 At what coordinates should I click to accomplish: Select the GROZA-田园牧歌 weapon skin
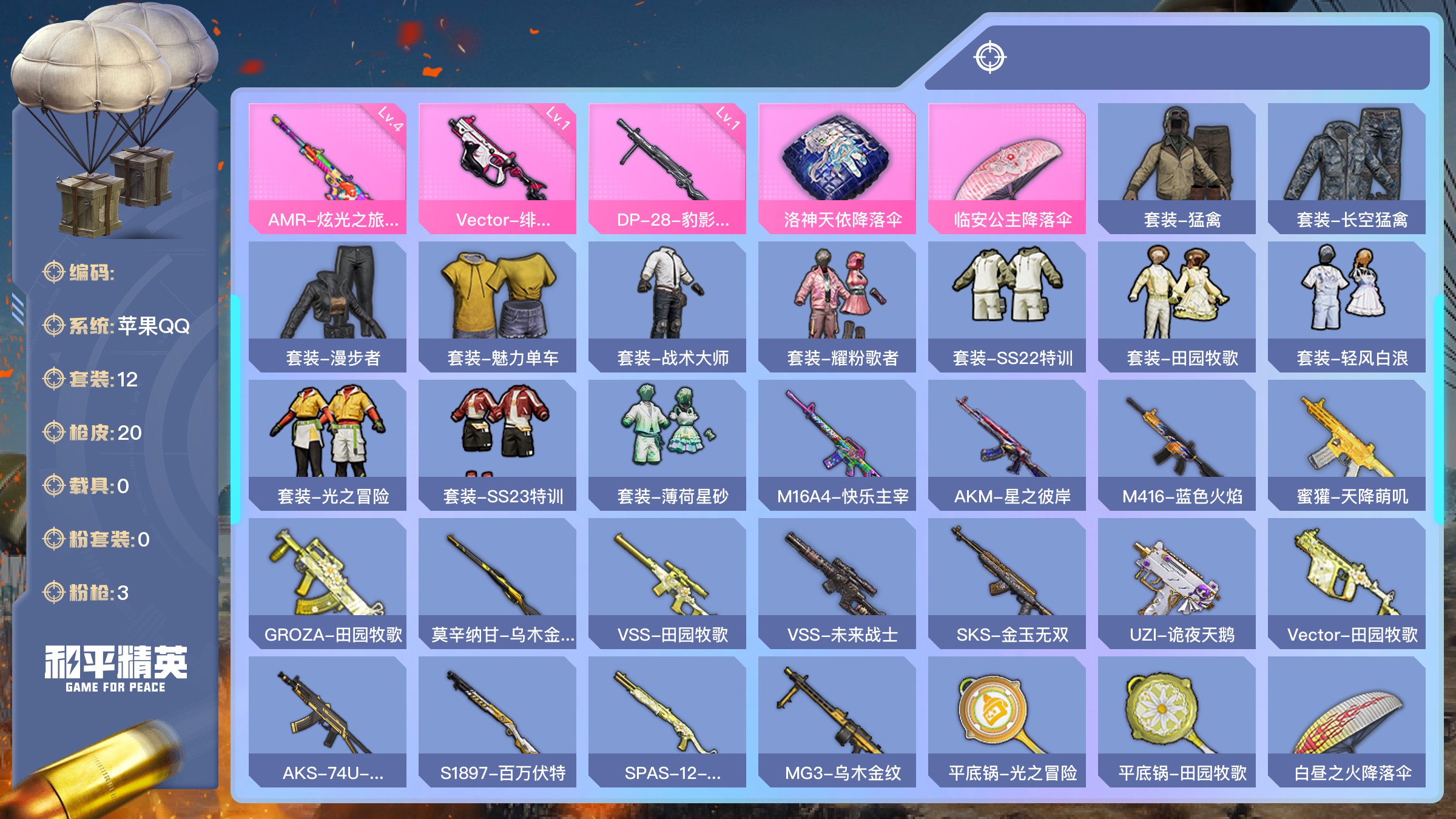coord(328,583)
